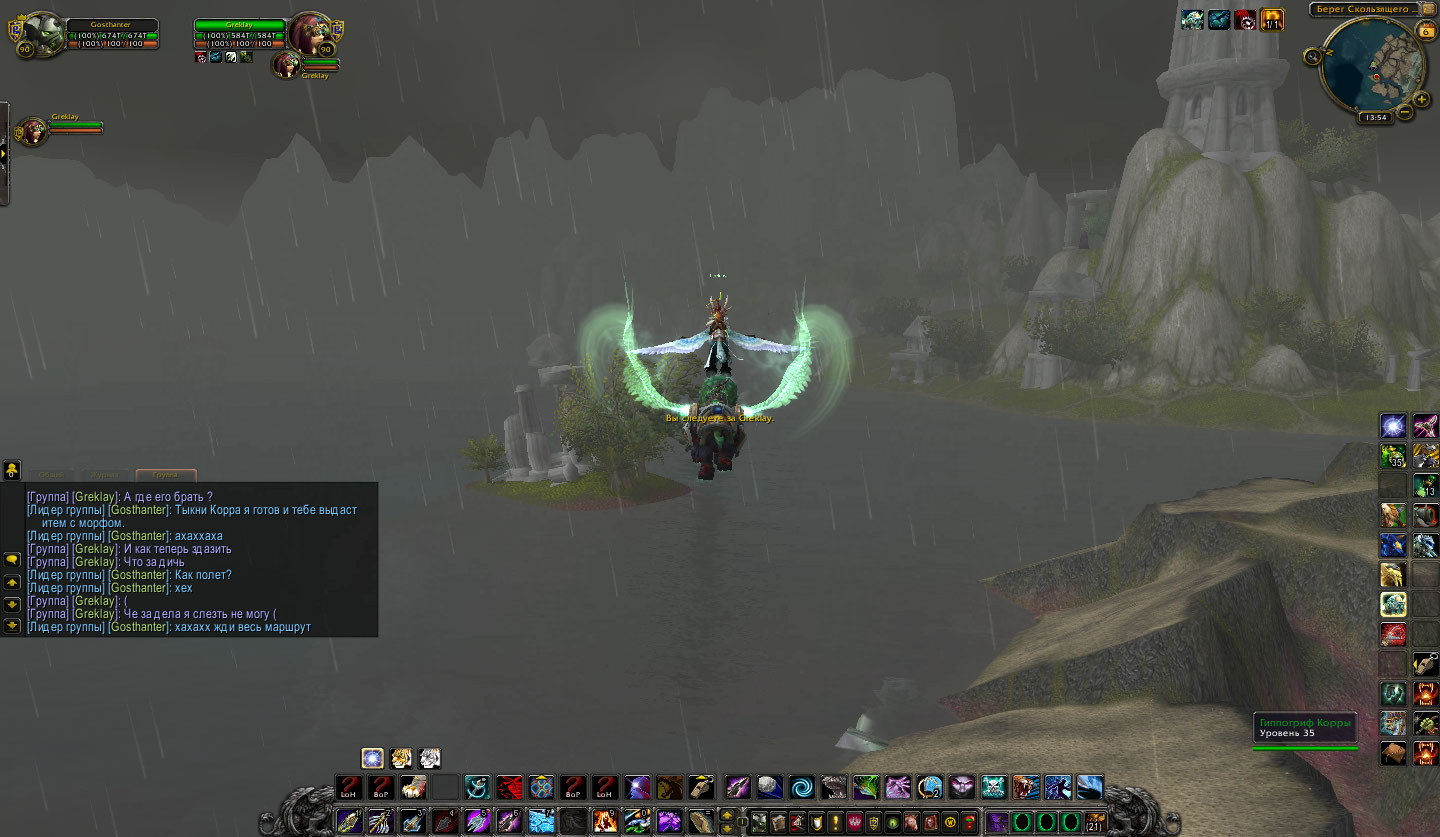This screenshot has width=1440, height=837.
Task: Click Greklay's target frame portrait
Action: click(309, 35)
